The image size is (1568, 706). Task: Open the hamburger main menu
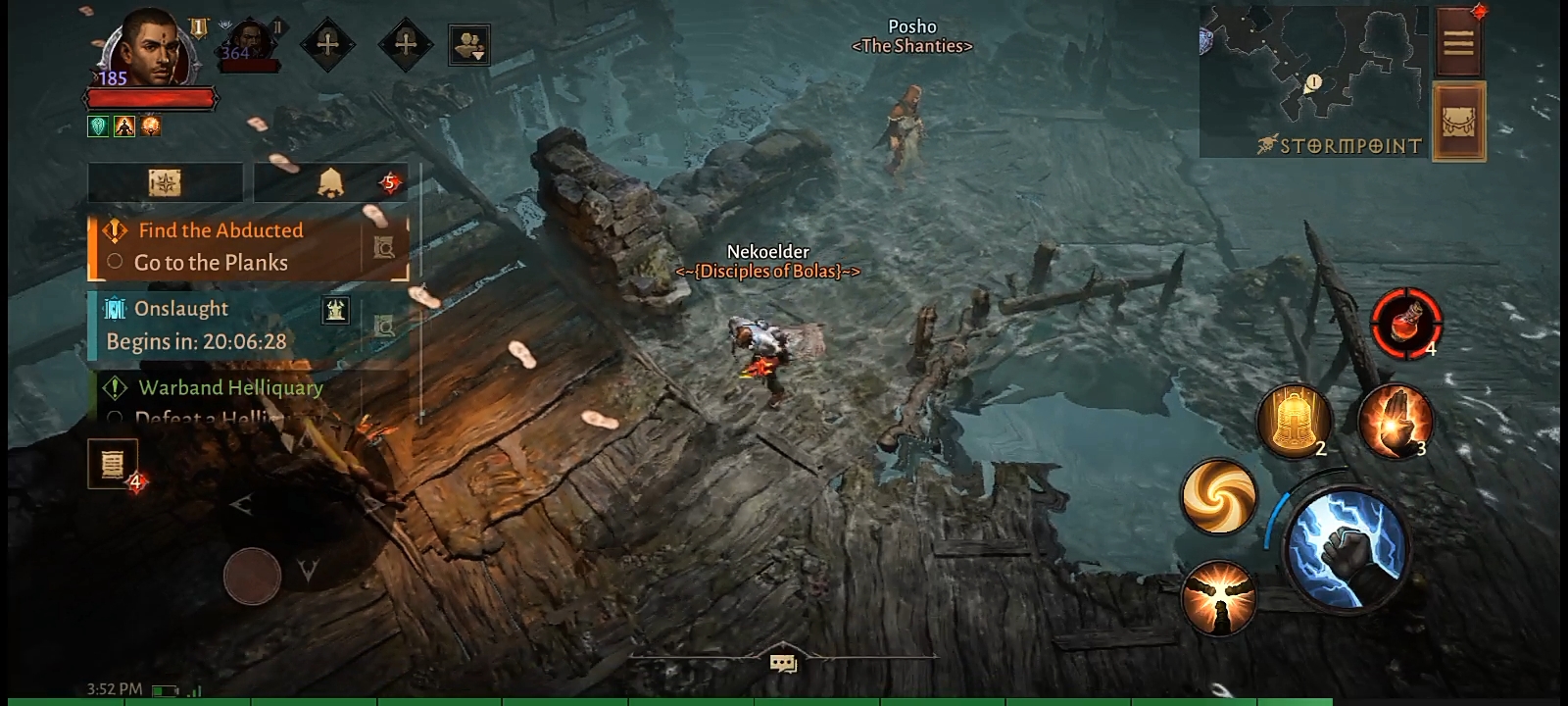click(1458, 42)
